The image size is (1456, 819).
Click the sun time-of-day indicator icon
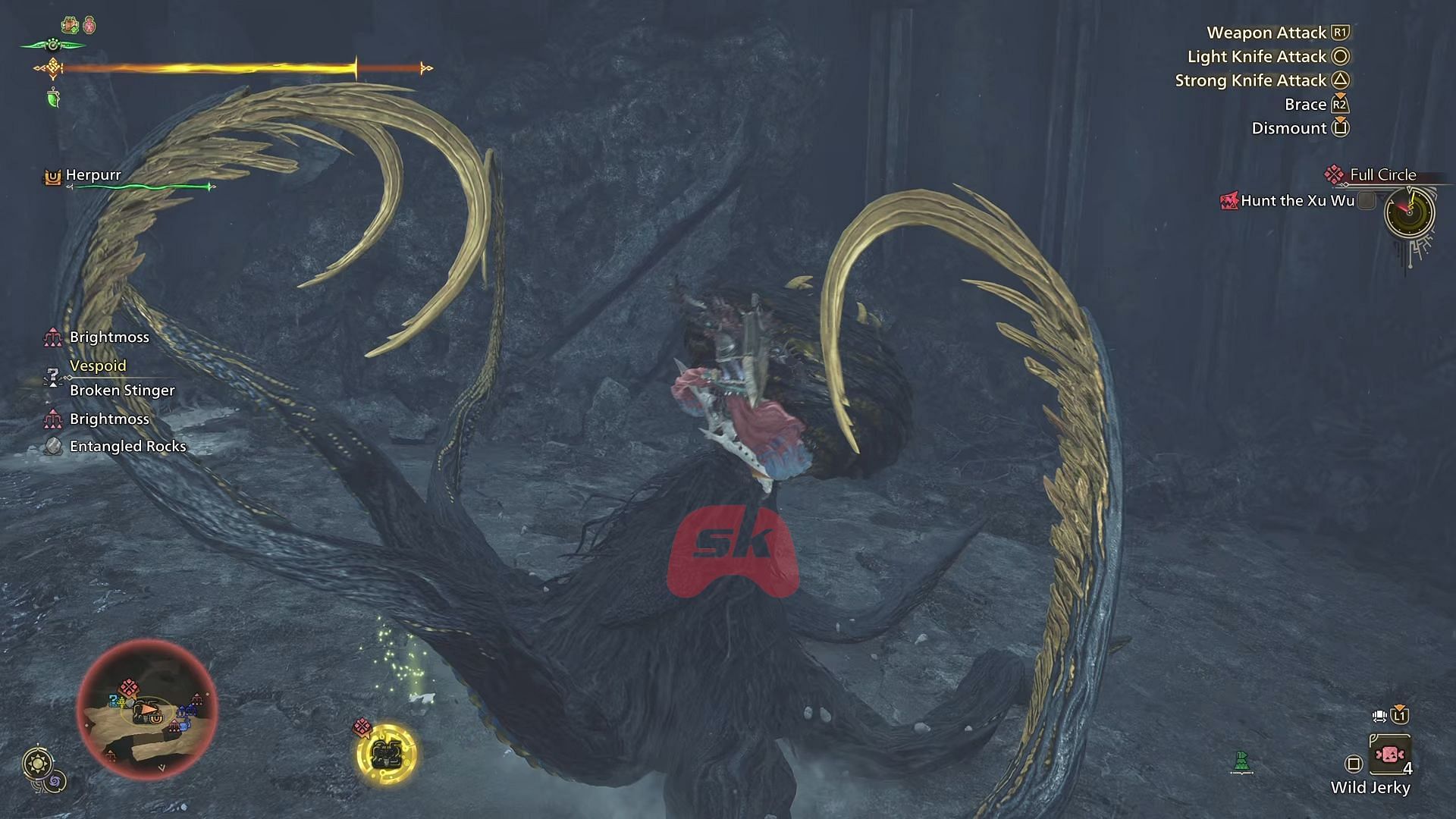click(37, 763)
